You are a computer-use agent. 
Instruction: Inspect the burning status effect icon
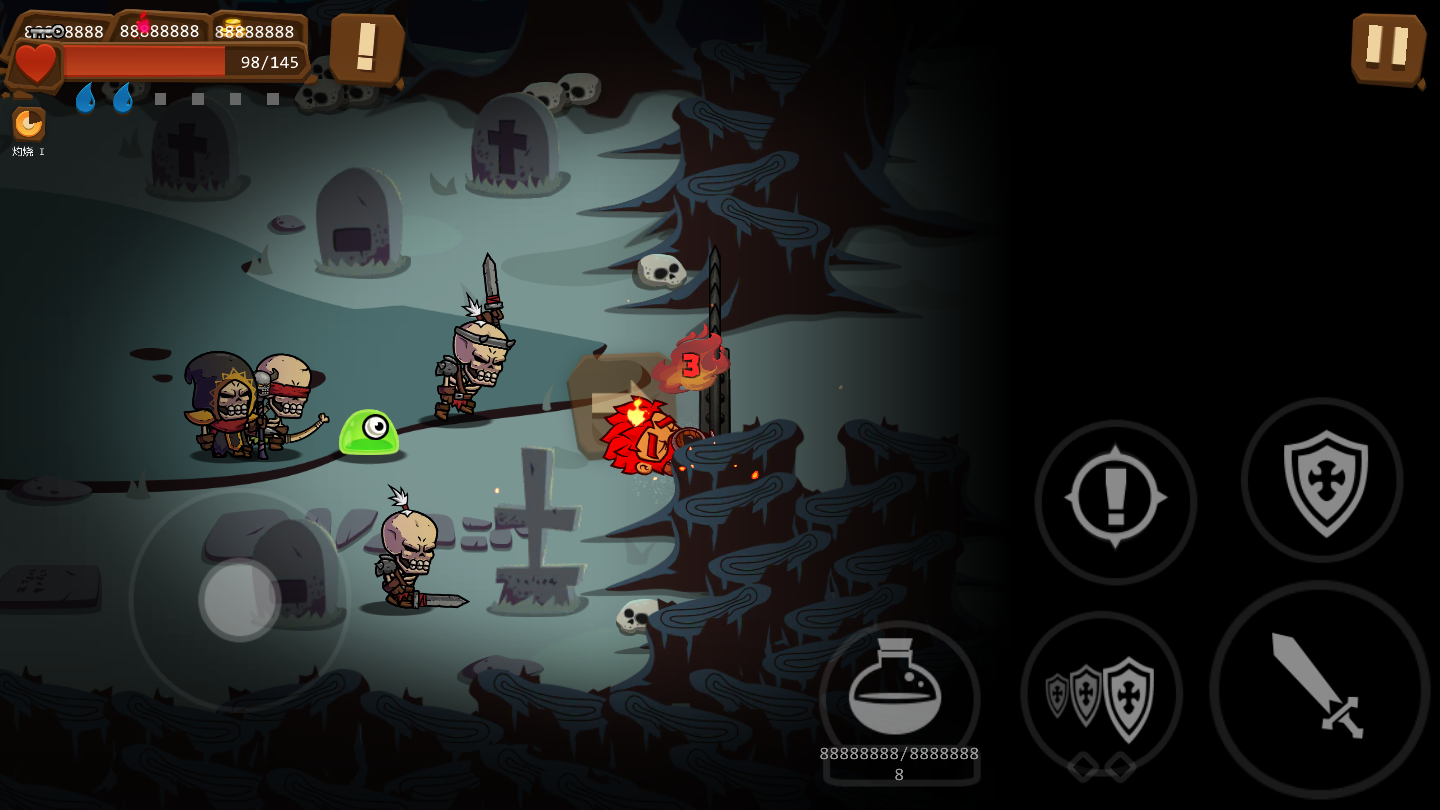pos(28,124)
